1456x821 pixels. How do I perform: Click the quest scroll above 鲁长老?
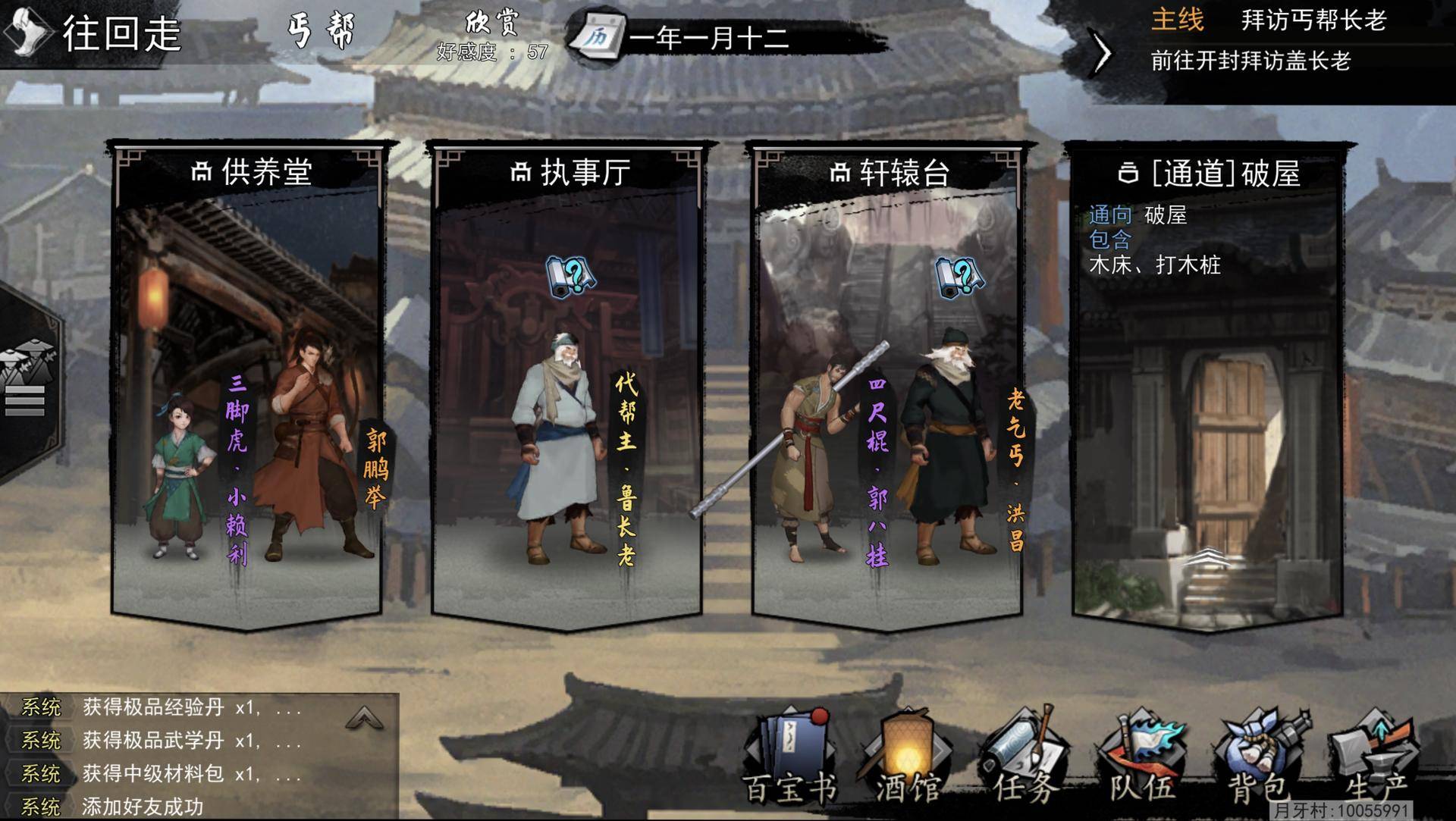click(570, 277)
